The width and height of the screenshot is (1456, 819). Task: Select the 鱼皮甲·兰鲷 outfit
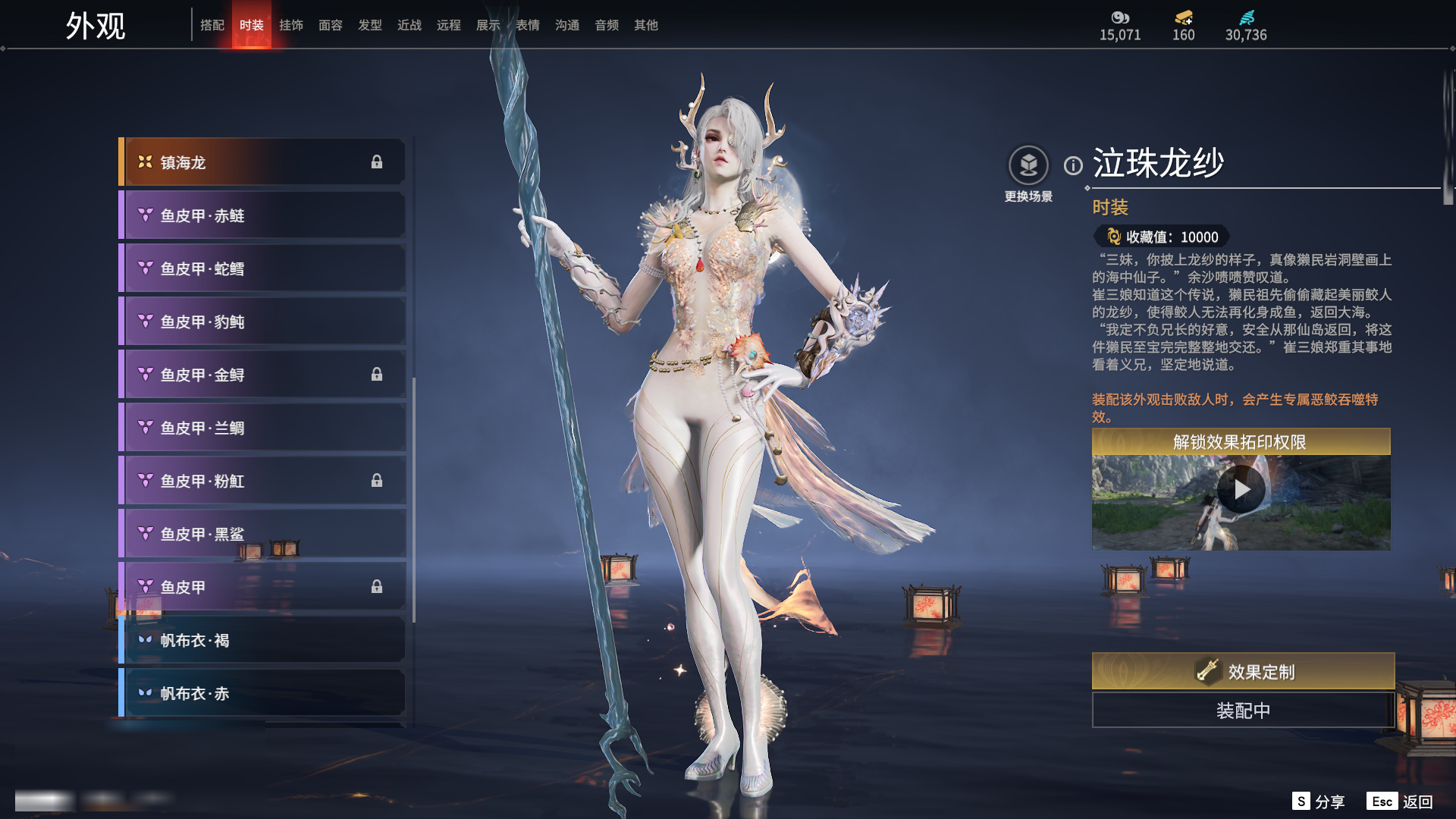262,428
